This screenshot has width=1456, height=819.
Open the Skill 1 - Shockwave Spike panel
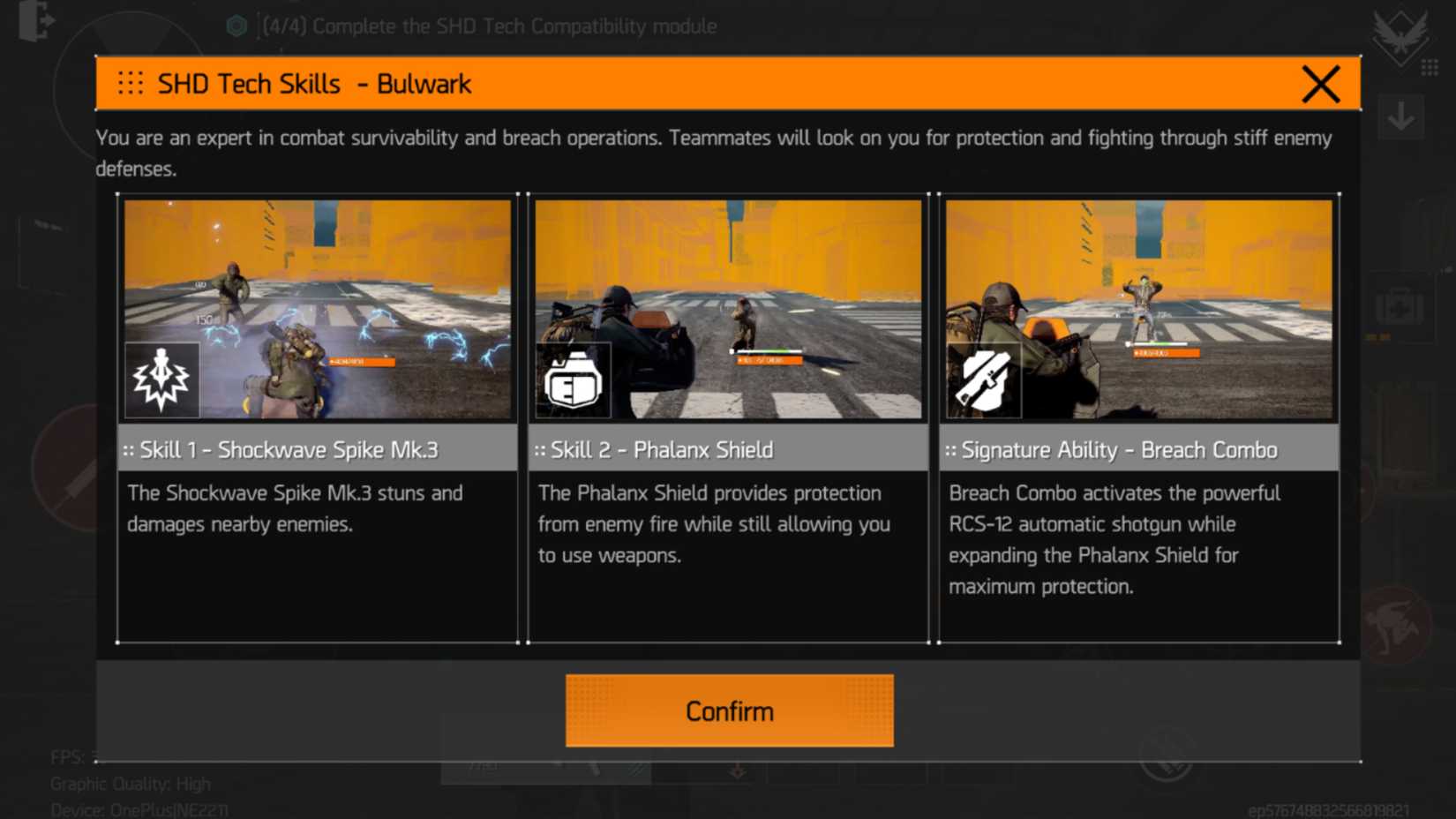(318, 448)
